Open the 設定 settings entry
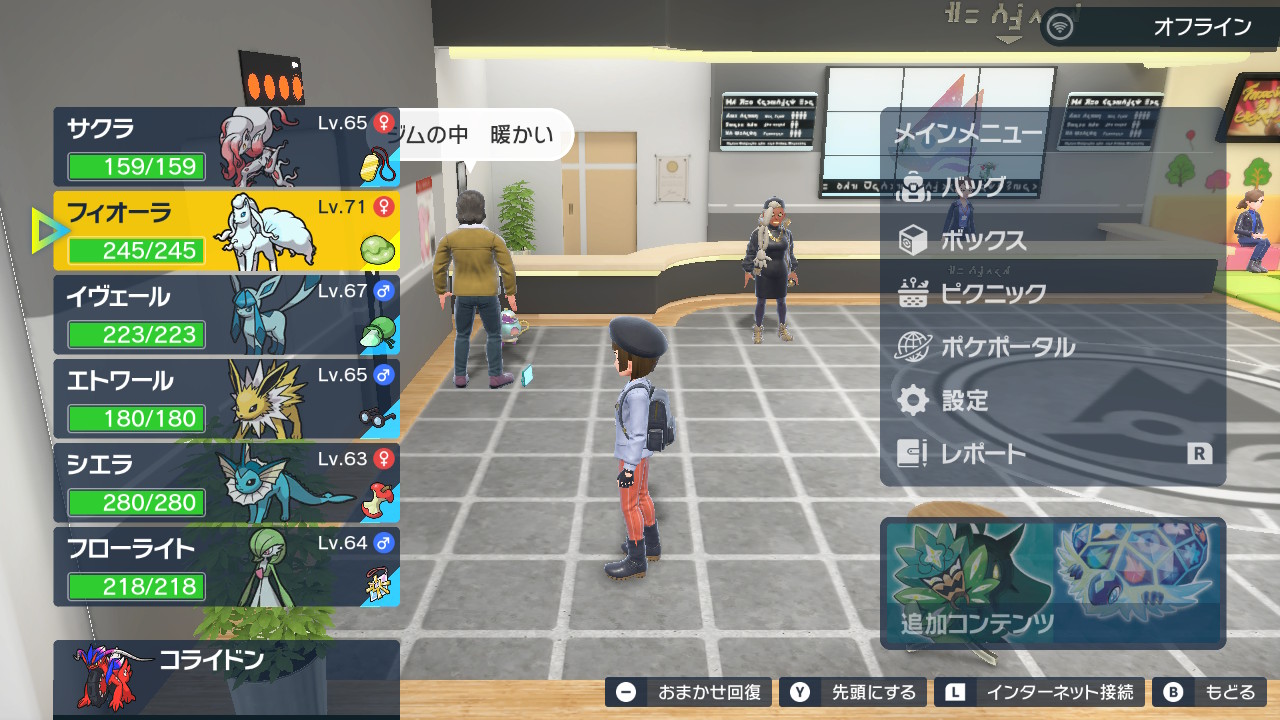 pyautogui.click(x=964, y=401)
